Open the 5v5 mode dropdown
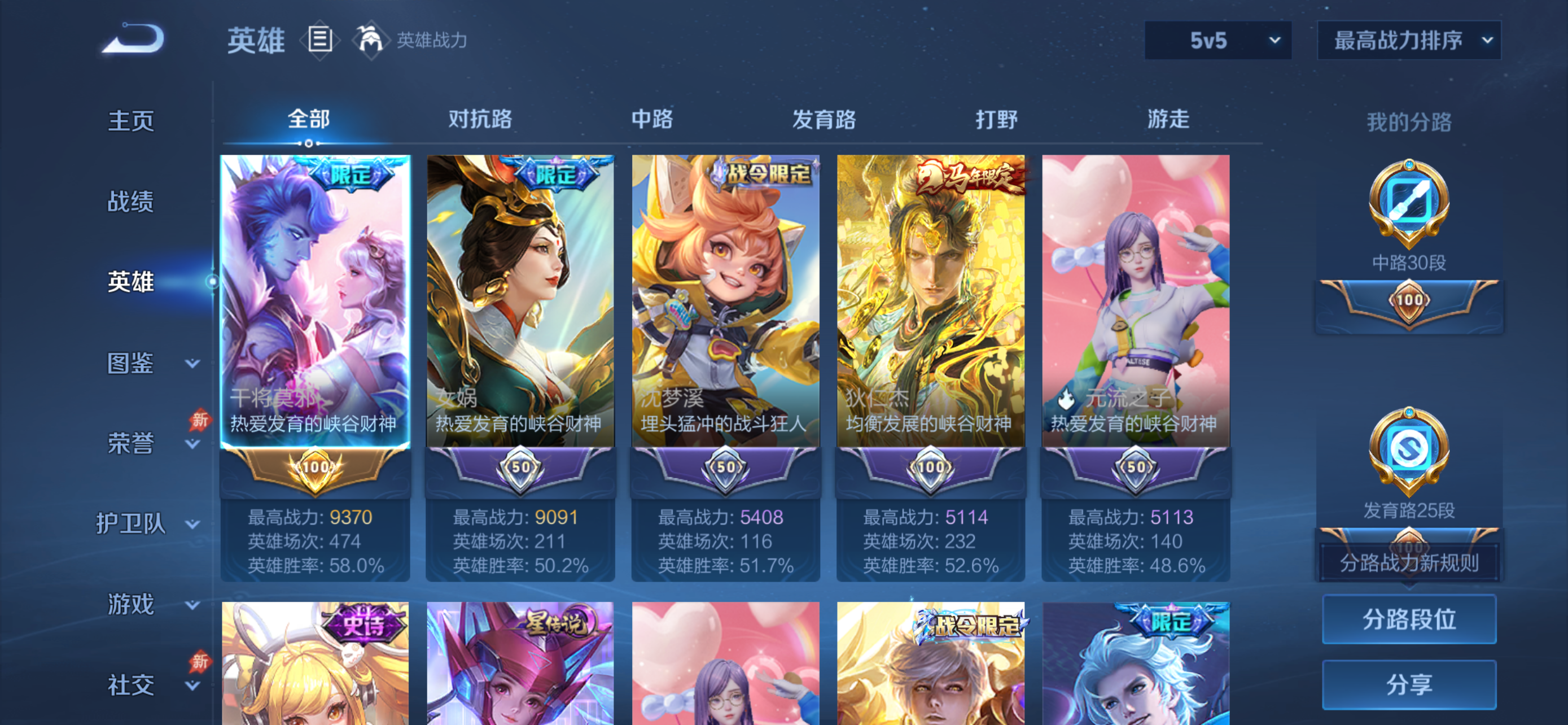1568x725 pixels. coord(1217,41)
